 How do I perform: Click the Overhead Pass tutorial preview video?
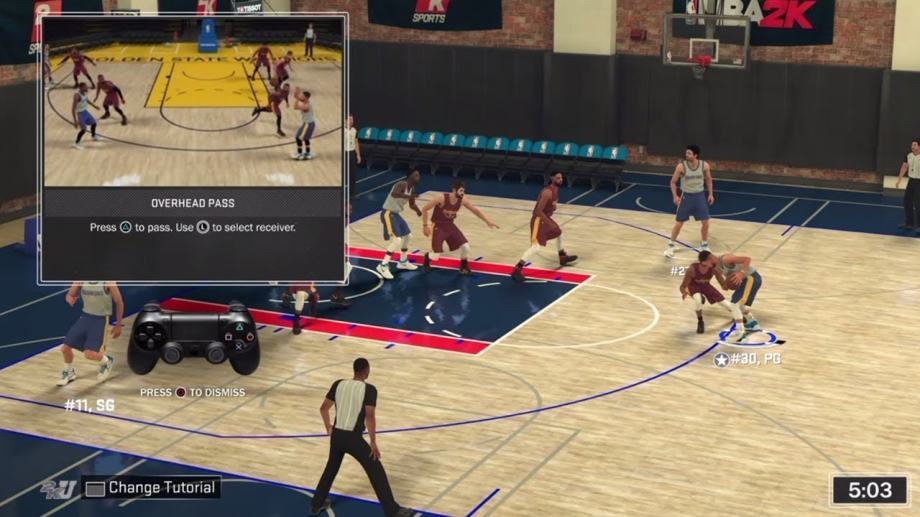pos(193,101)
